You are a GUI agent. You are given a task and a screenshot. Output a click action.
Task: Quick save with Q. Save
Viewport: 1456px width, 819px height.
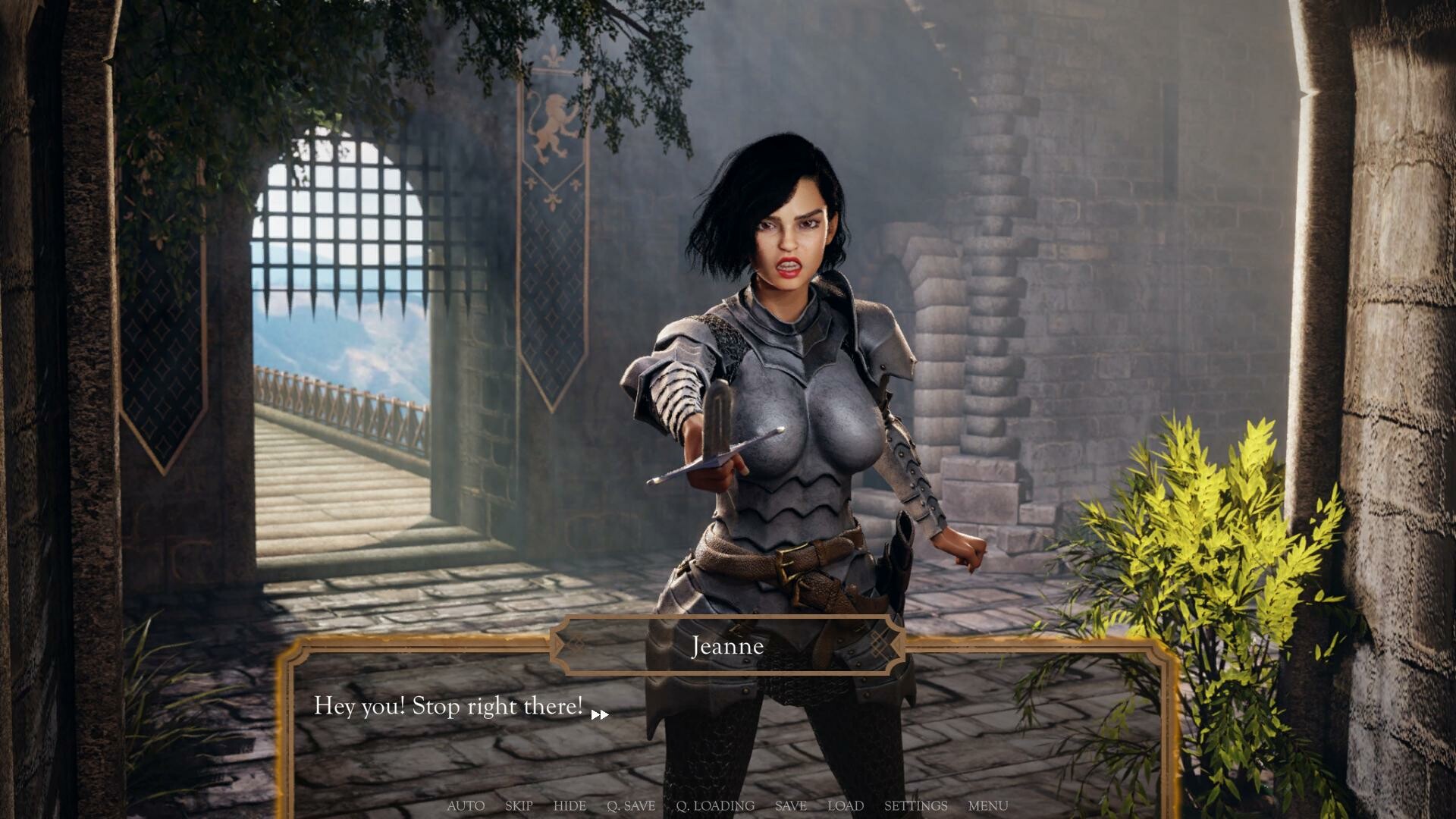pyautogui.click(x=631, y=805)
